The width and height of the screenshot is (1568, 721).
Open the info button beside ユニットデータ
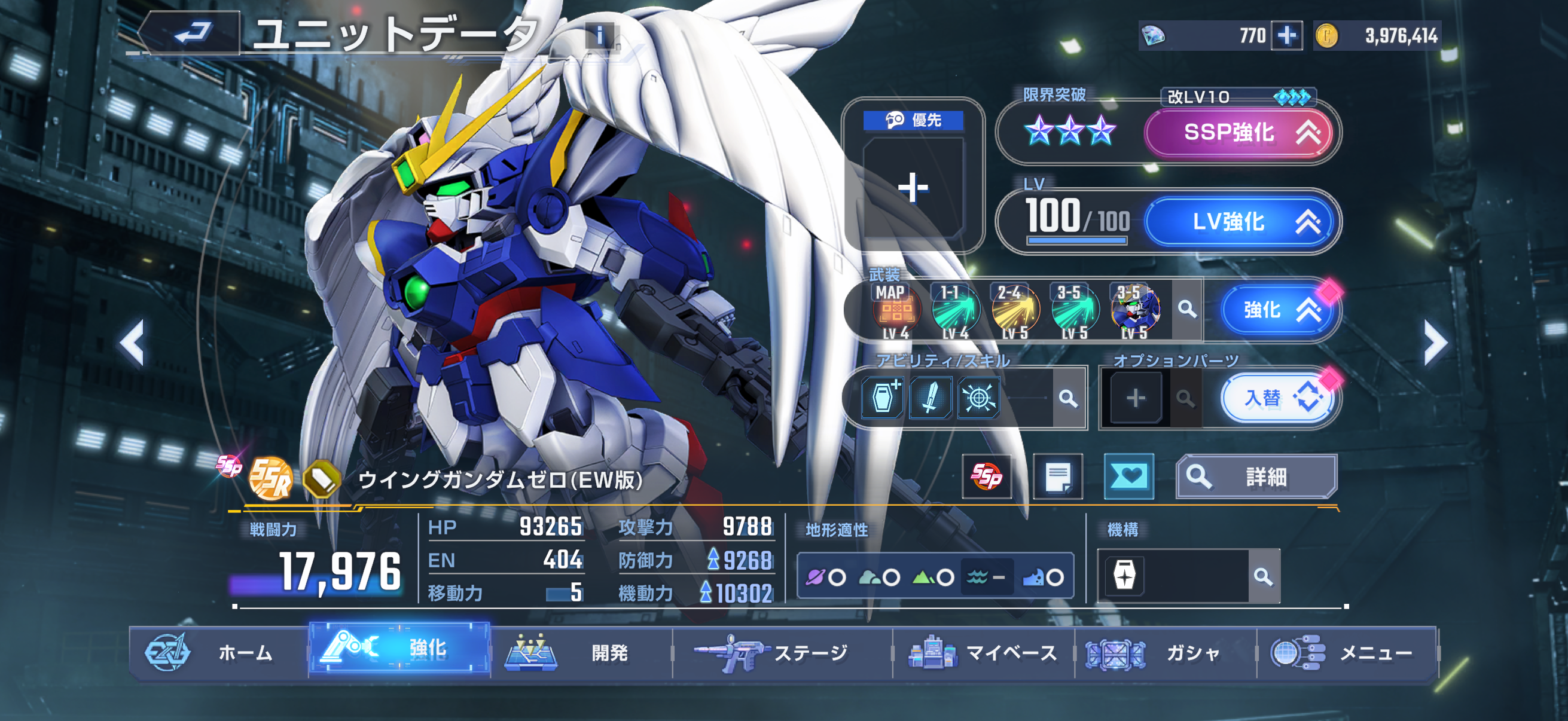pos(600,36)
